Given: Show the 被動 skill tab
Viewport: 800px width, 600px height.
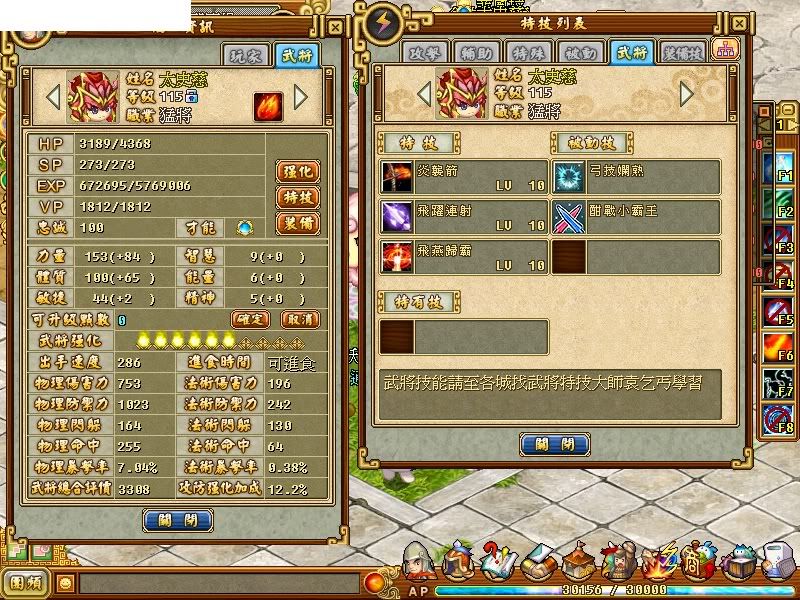Looking at the screenshot, I should click(x=581, y=52).
